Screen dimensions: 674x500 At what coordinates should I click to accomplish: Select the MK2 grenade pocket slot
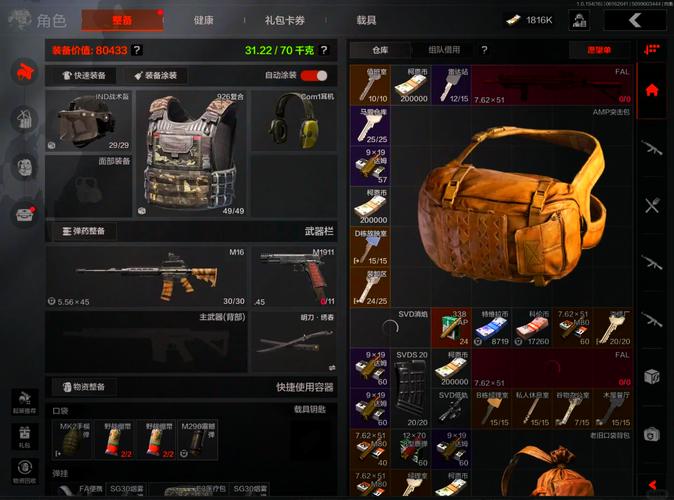[73, 440]
